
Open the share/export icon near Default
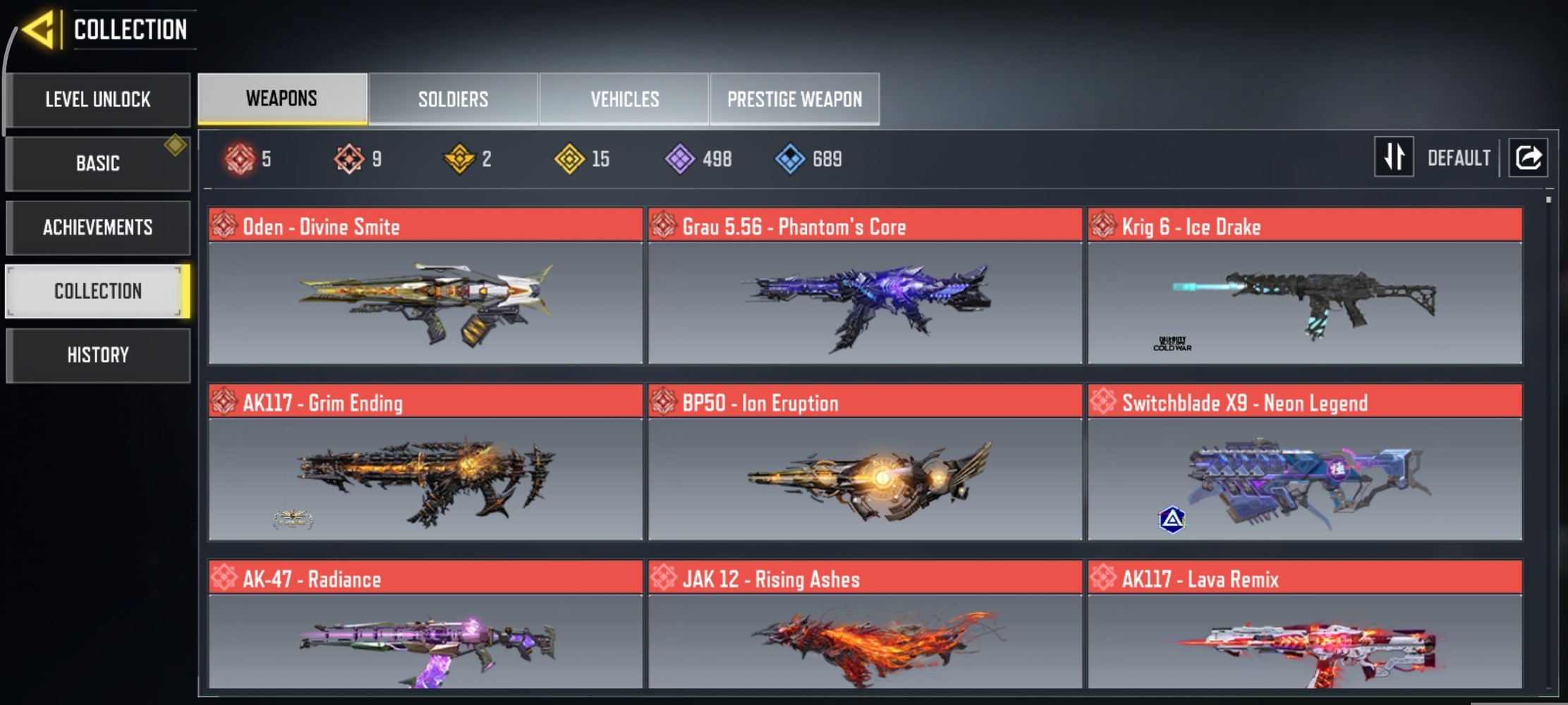coord(1529,157)
